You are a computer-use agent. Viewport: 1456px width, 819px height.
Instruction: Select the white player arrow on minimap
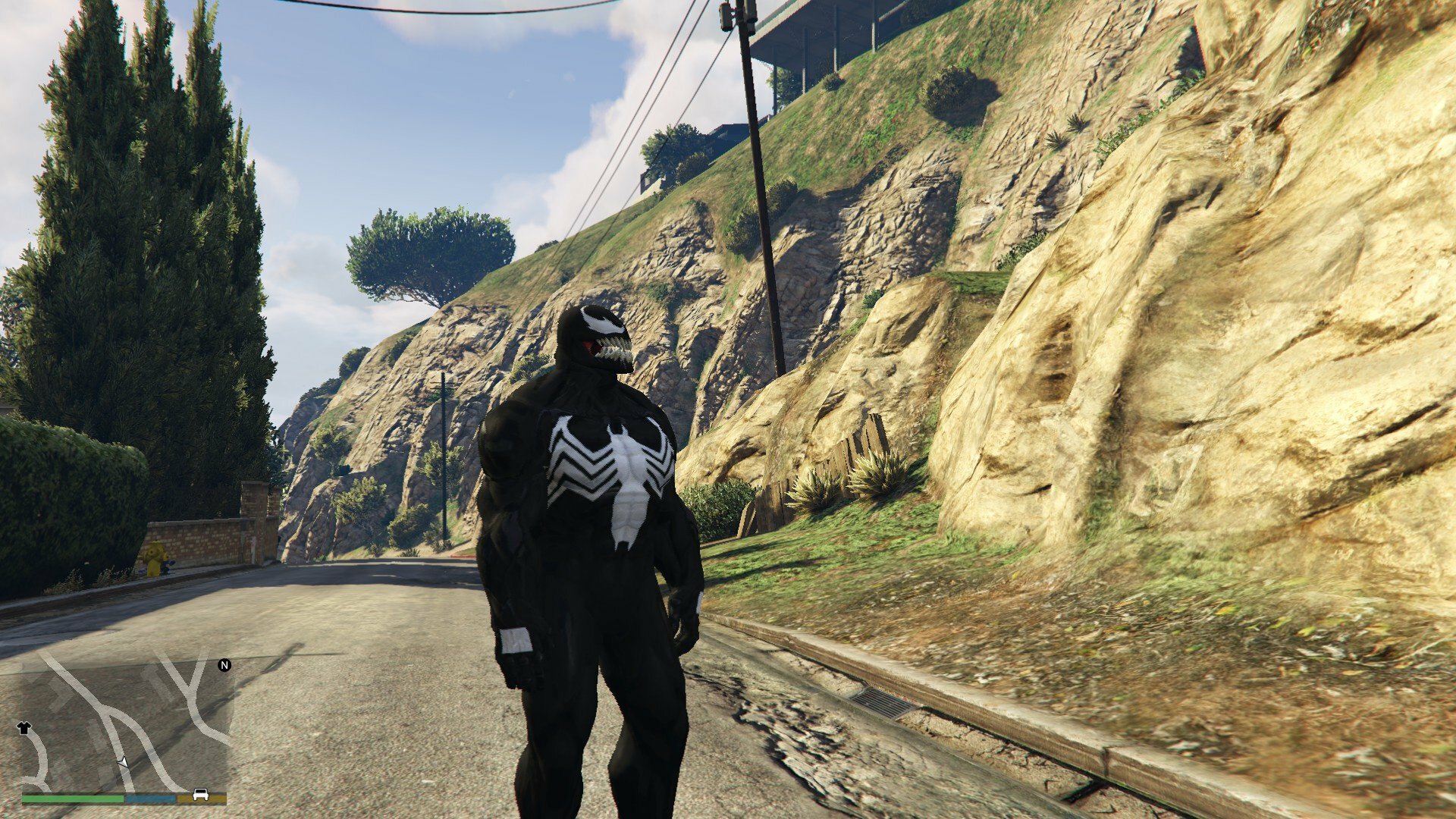click(x=123, y=761)
